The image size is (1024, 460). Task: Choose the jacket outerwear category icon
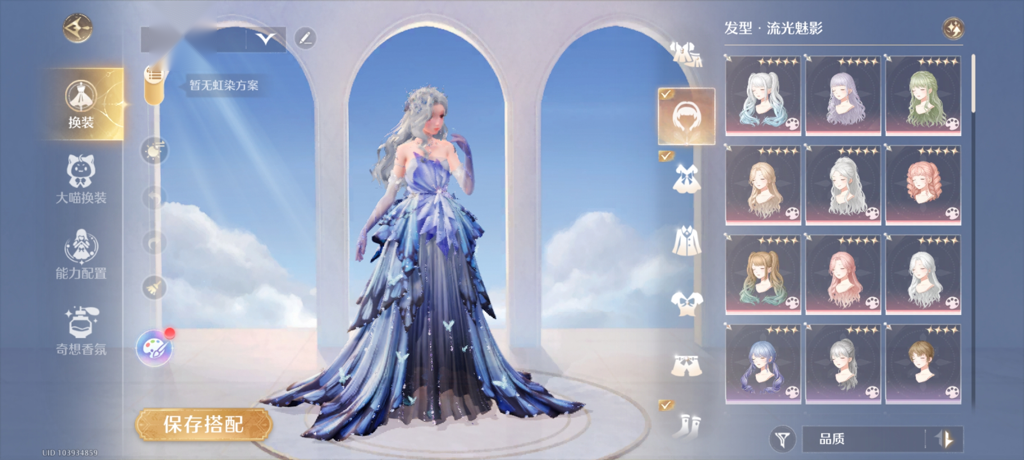686,240
